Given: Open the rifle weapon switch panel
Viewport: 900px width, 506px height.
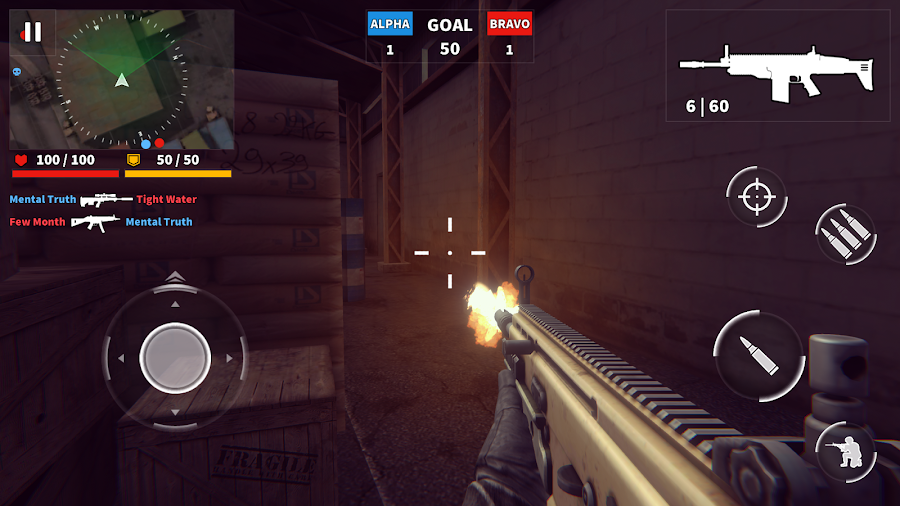Looking at the screenshot, I should (x=777, y=65).
